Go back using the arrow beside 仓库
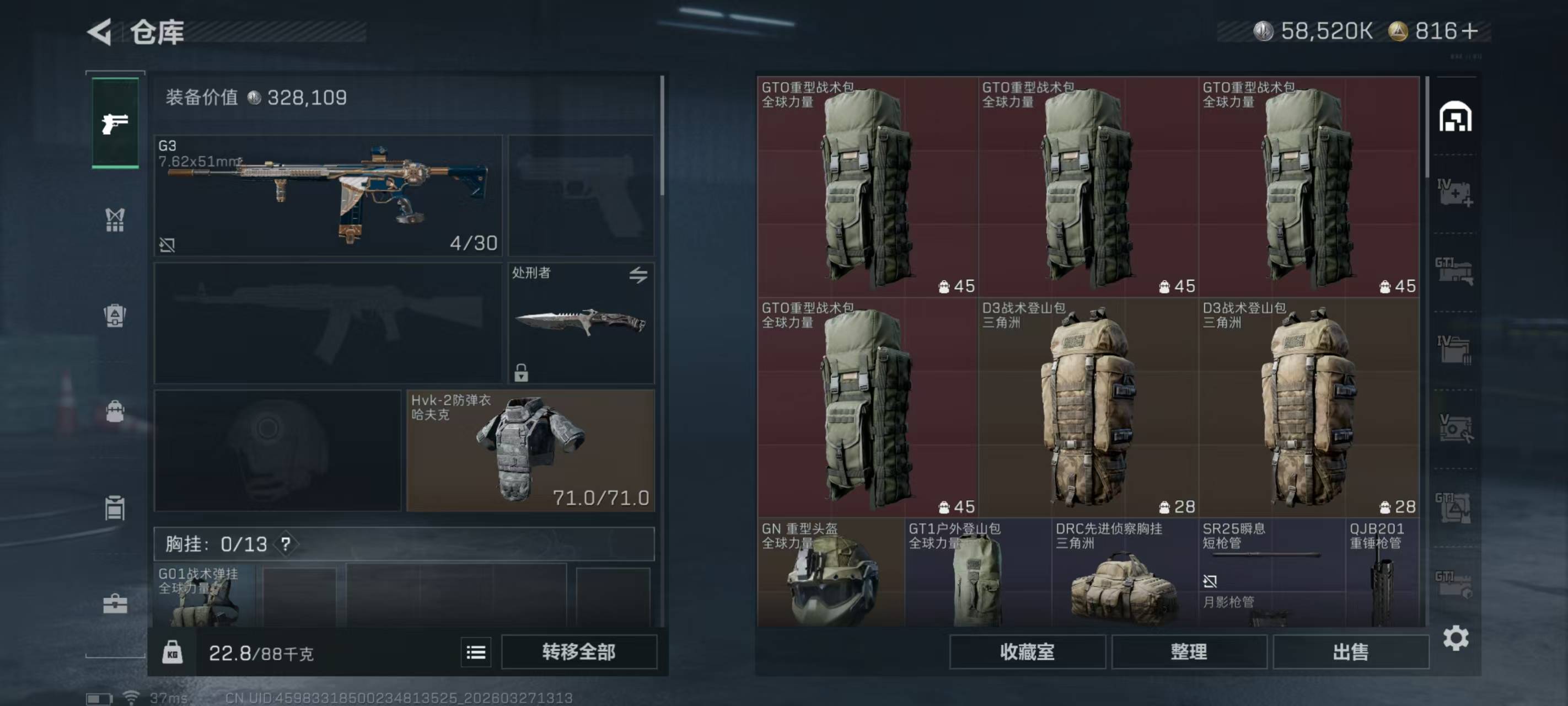This screenshot has width=1568, height=706. click(x=100, y=31)
